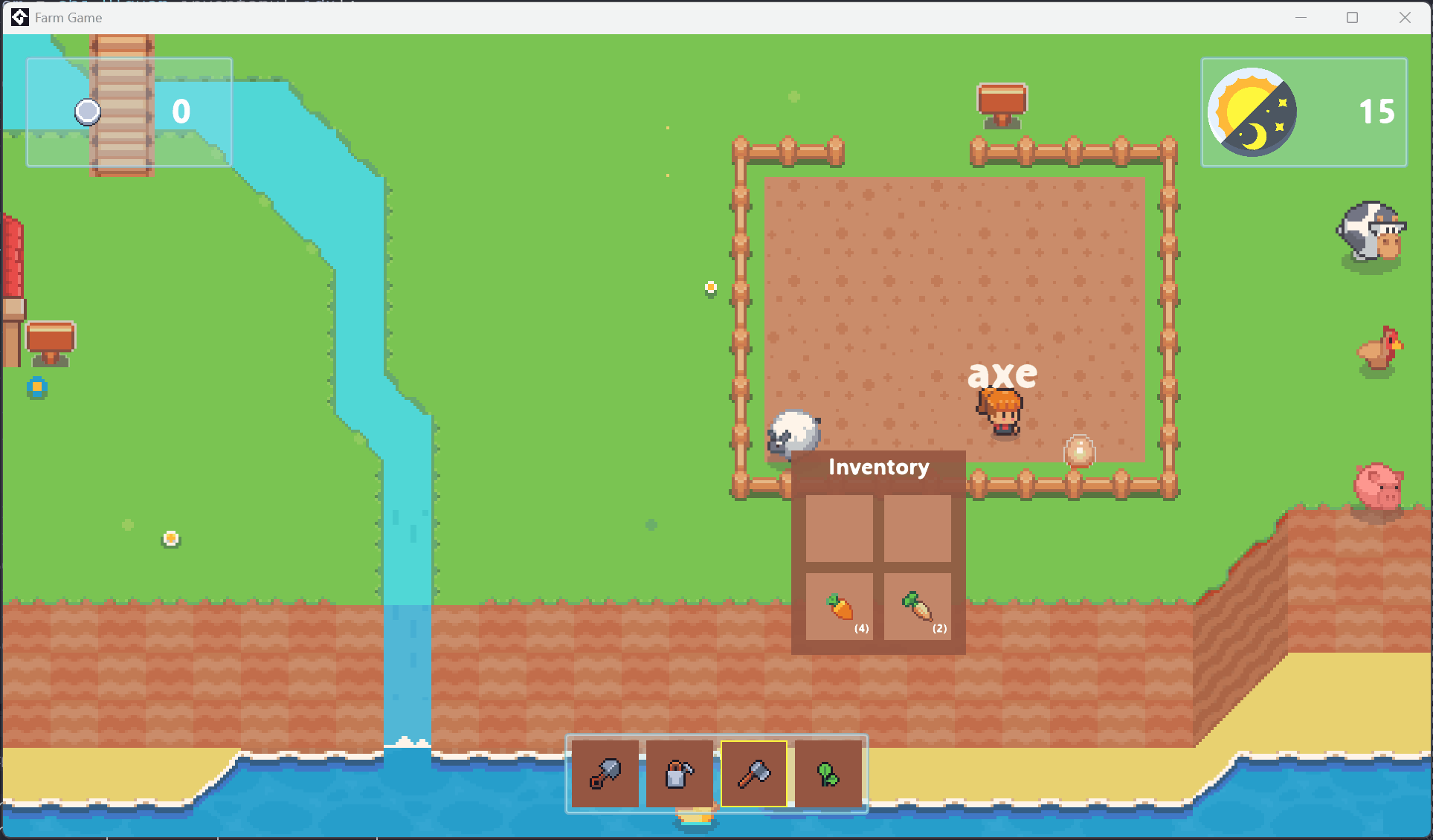Screen dimensions: 1433x840
Task: Pick the pale parsnip inventory slot
Action: tap(918, 607)
